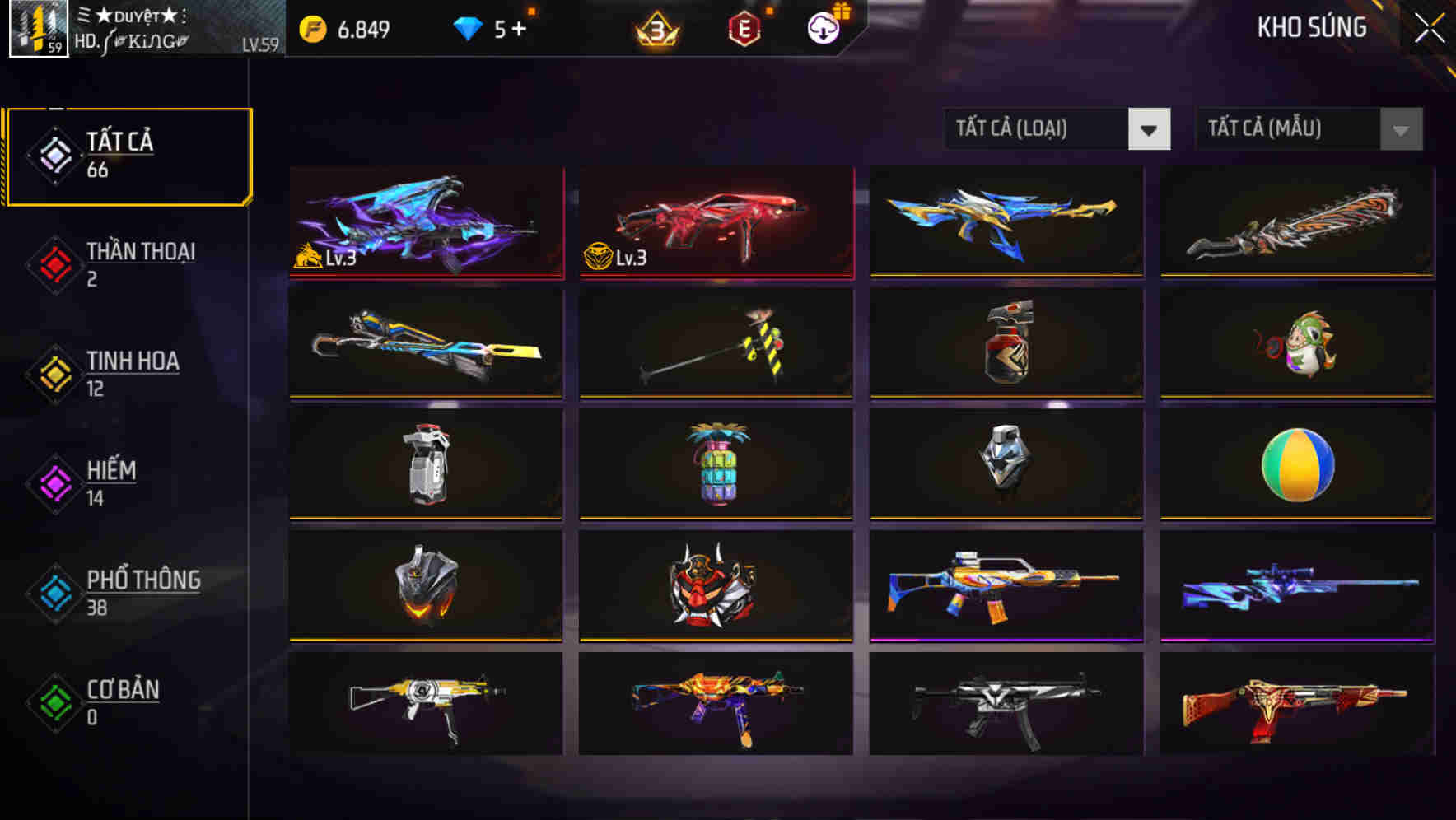The height and width of the screenshot is (820, 1456).
Task: Click the blue diamond currency icon
Action: point(467,26)
